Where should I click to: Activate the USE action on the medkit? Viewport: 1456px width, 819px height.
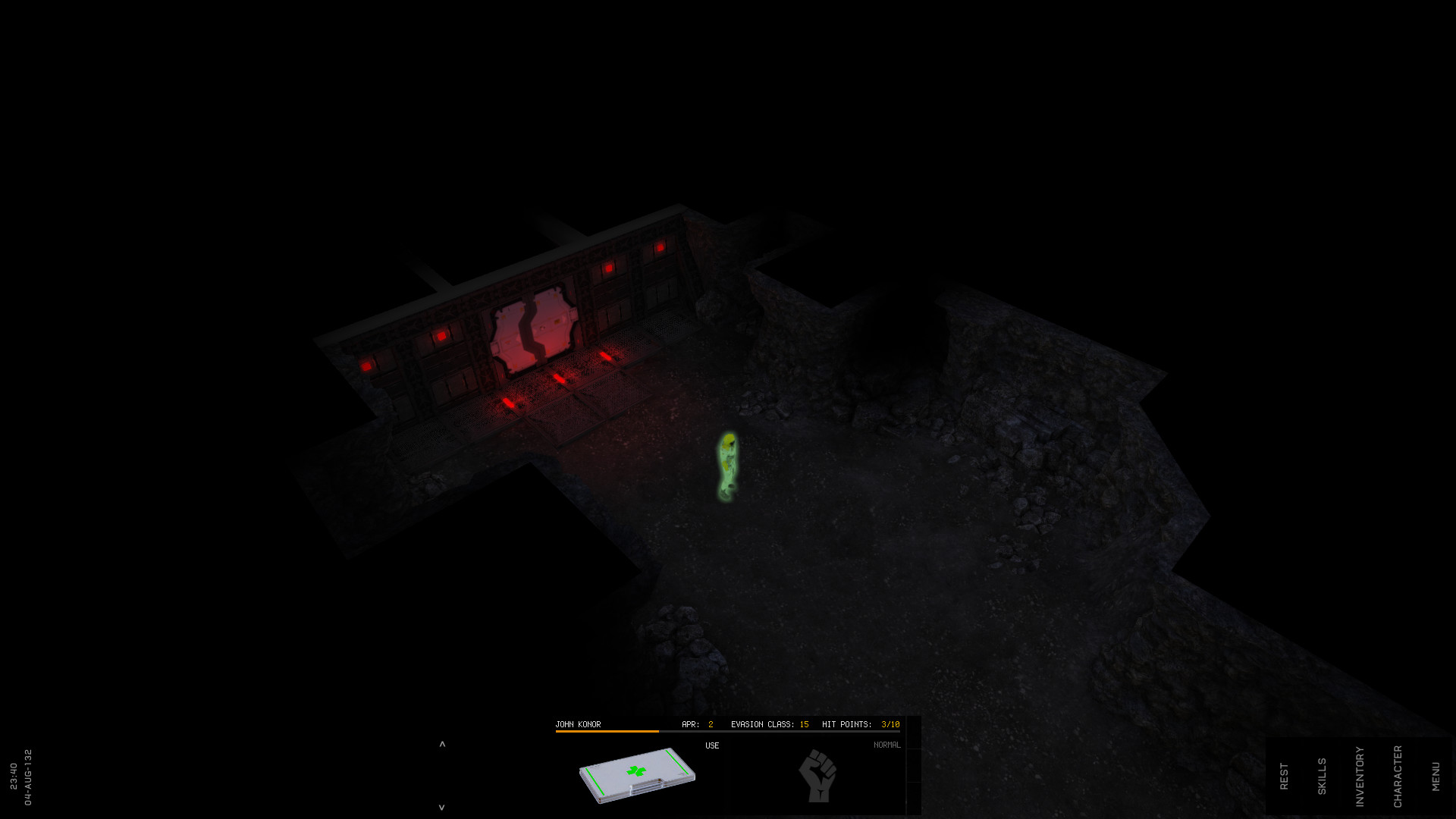712,745
